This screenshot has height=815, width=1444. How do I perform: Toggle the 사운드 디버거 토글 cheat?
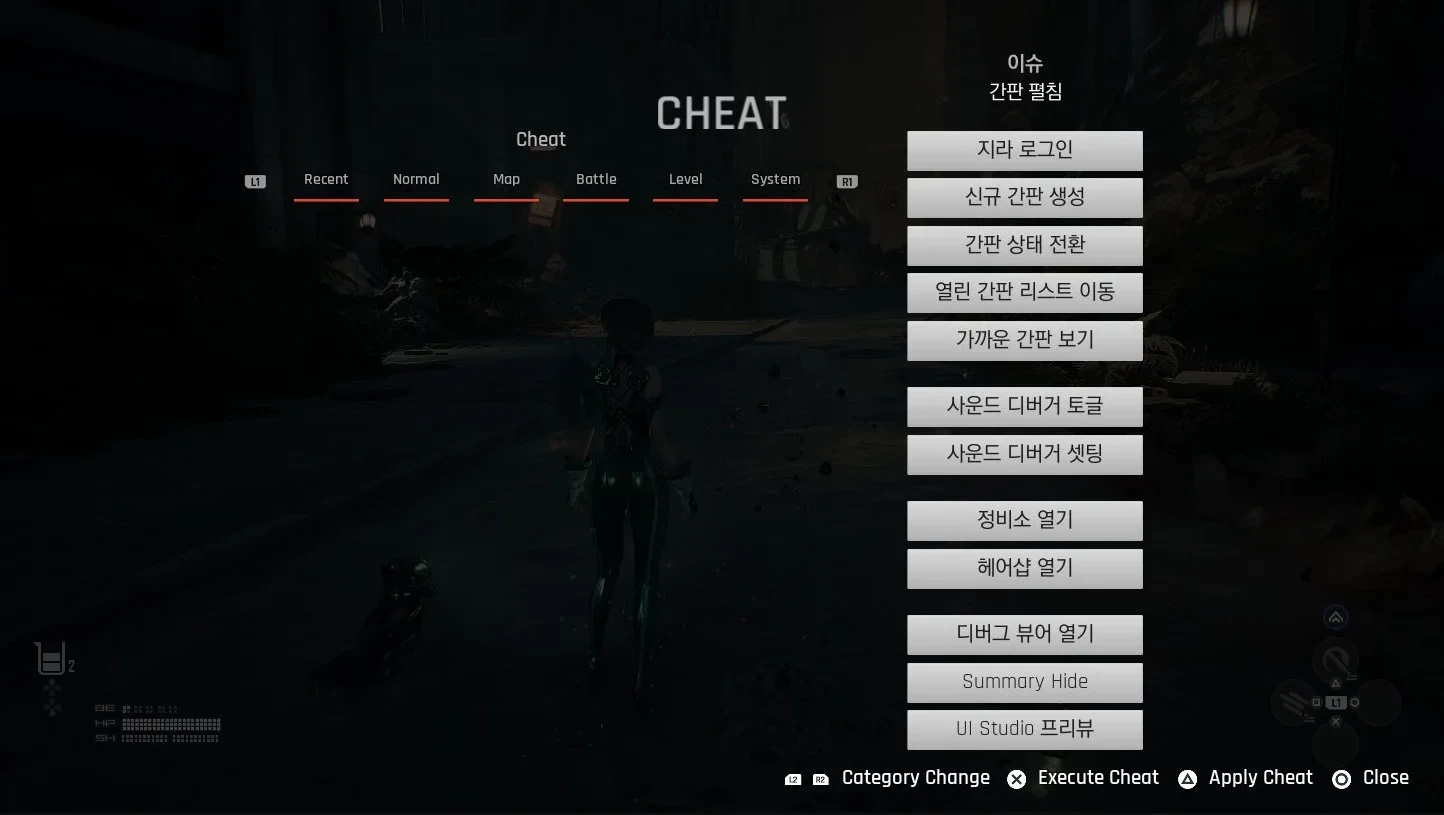coord(1024,406)
